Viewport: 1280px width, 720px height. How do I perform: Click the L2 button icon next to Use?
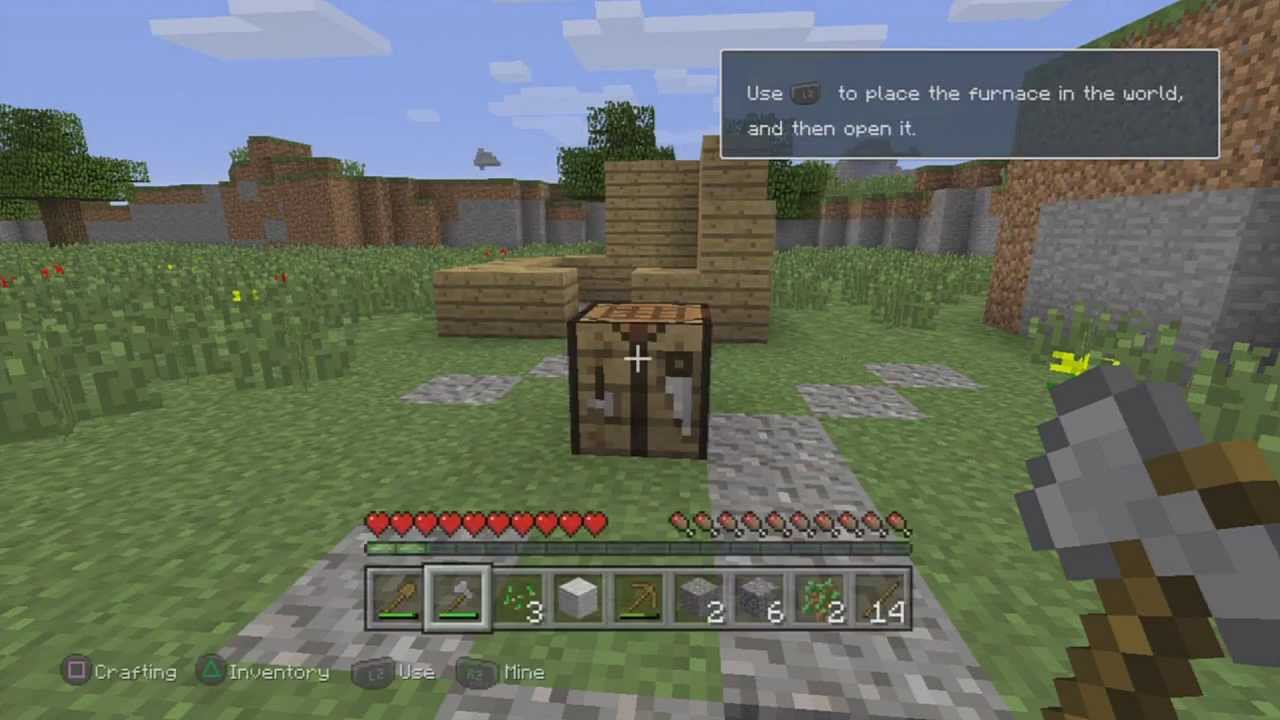coord(375,672)
